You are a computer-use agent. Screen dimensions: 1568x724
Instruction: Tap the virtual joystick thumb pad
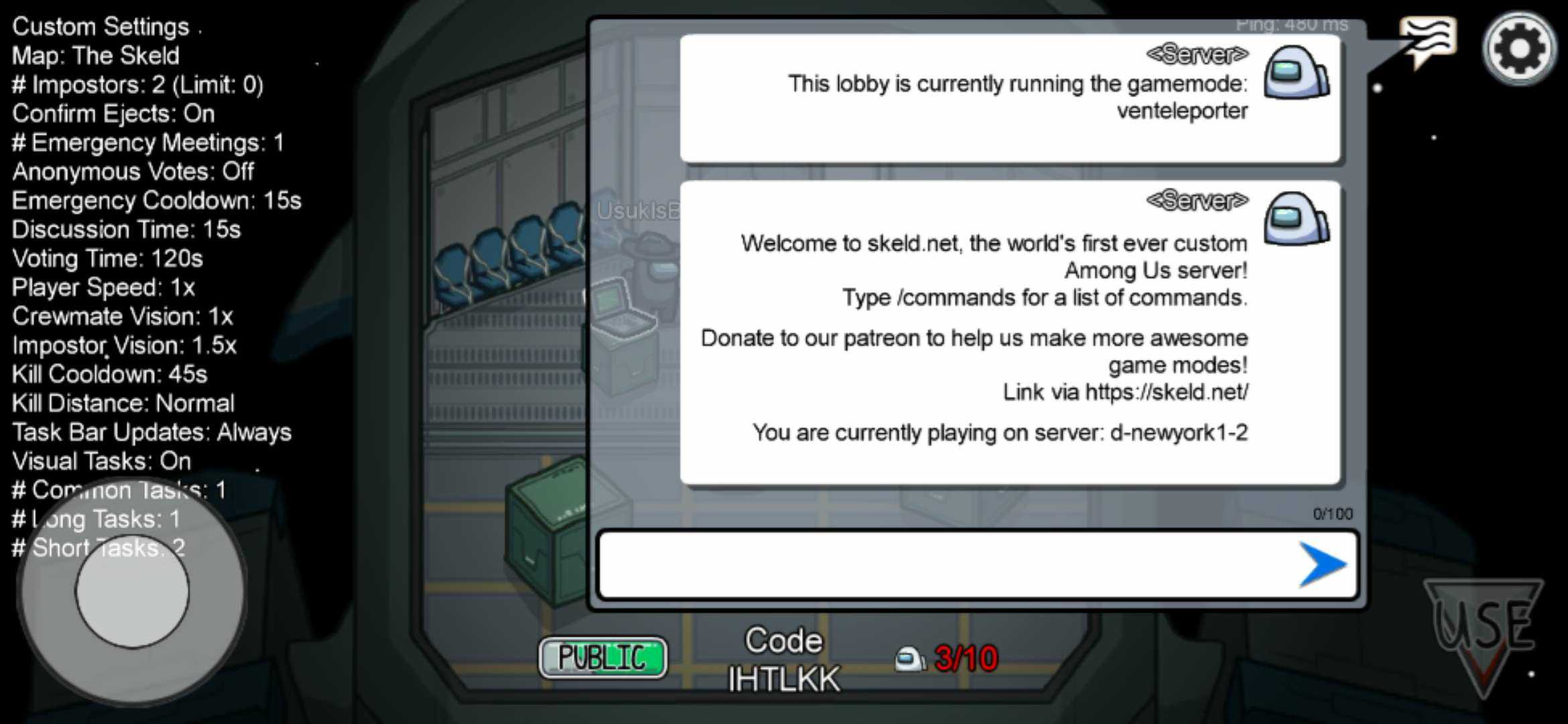tap(132, 591)
